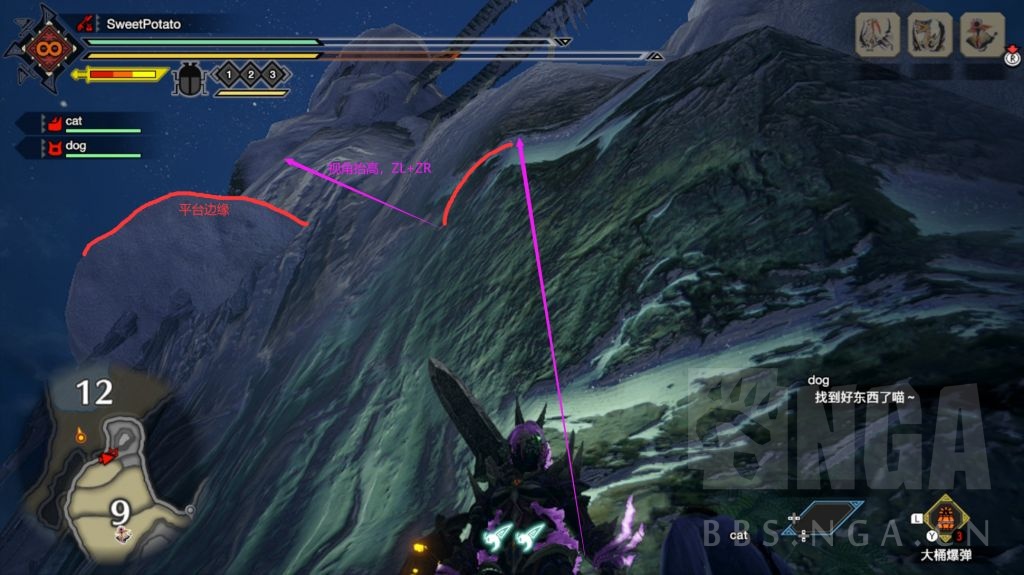
Task: Select the 'dog' buddy entry in party list
Action: pos(80,148)
